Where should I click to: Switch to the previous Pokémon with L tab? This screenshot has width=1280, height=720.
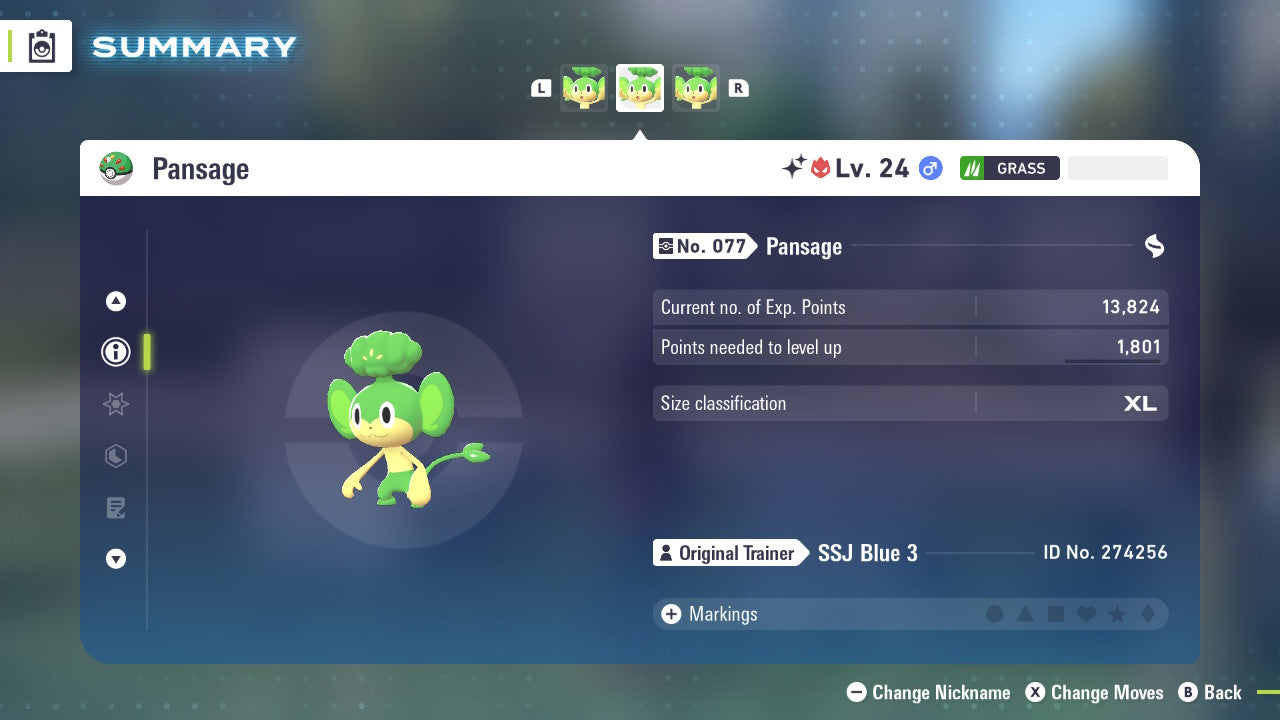pos(541,87)
